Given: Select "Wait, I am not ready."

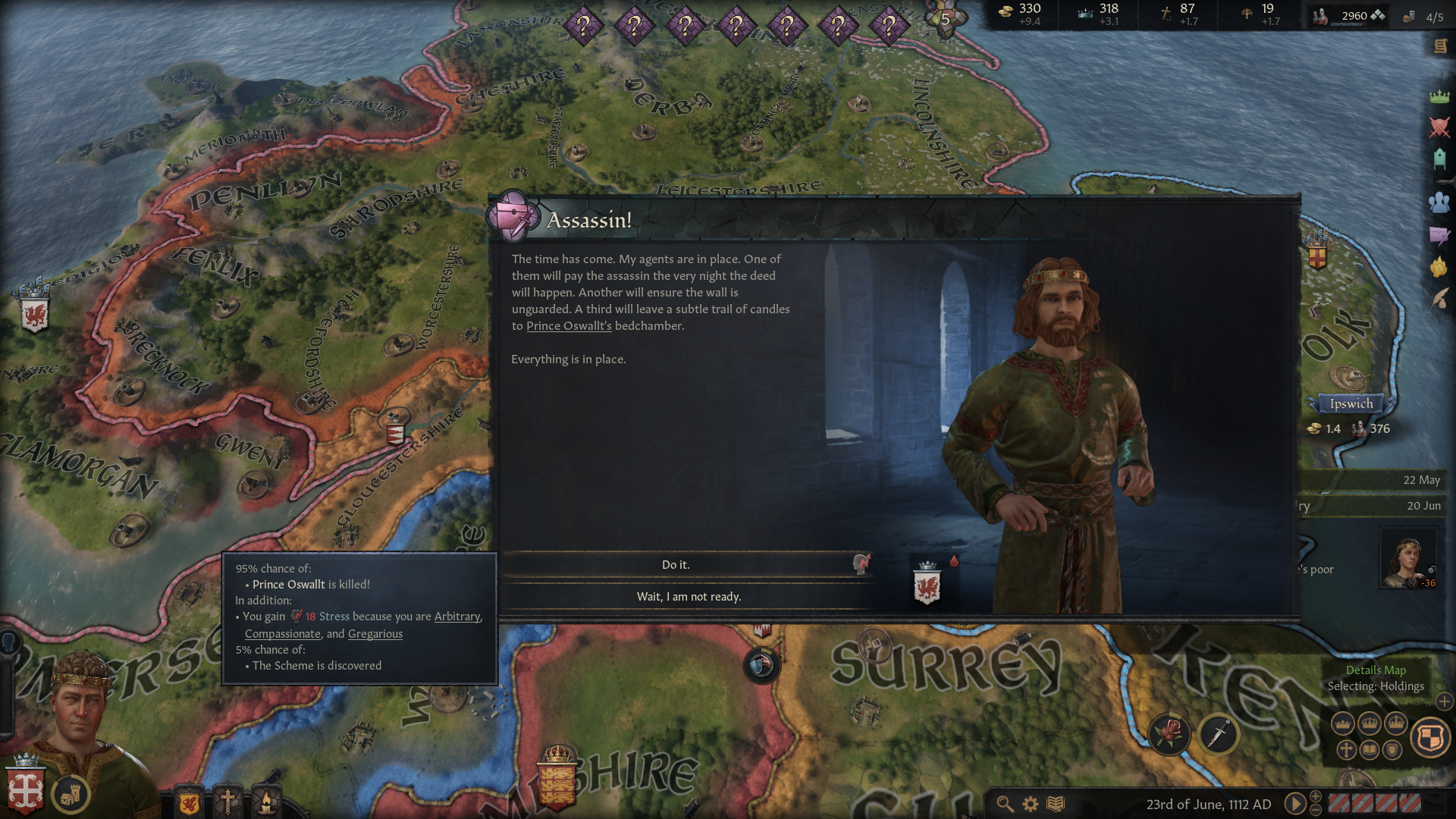Looking at the screenshot, I should click(688, 597).
